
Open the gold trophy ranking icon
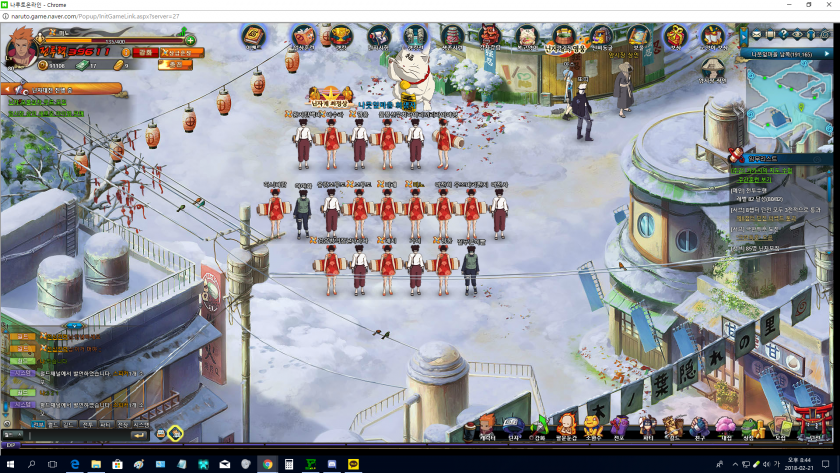(x=341, y=38)
